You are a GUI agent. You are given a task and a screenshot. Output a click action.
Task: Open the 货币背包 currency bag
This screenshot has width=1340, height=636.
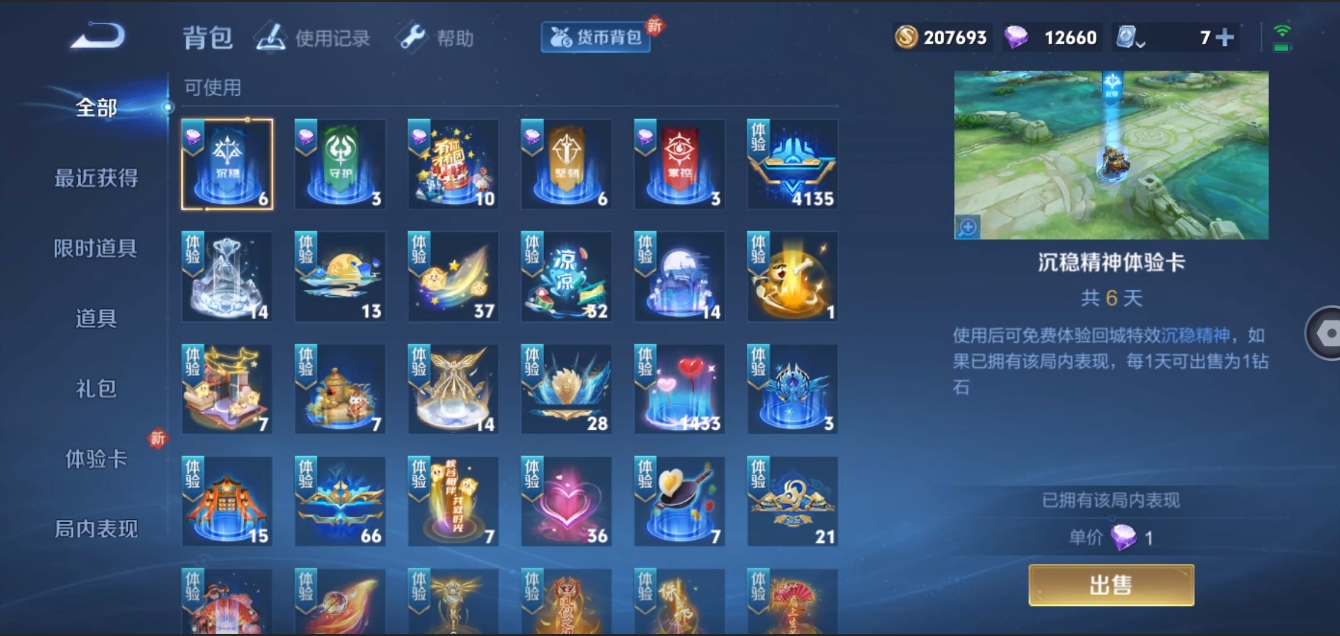click(x=597, y=38)
